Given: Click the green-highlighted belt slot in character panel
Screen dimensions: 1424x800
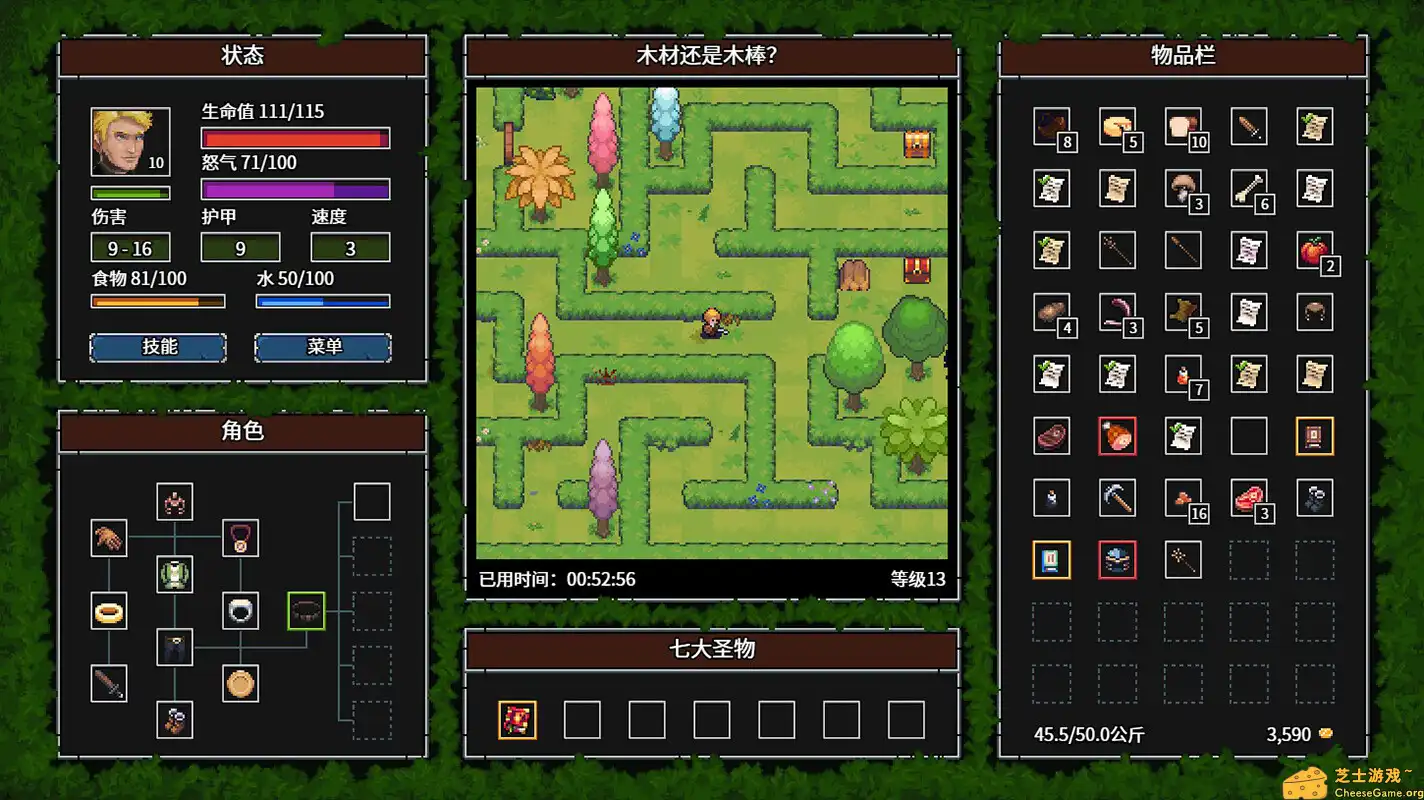Looking at the screenshot, I should point(305,611).
